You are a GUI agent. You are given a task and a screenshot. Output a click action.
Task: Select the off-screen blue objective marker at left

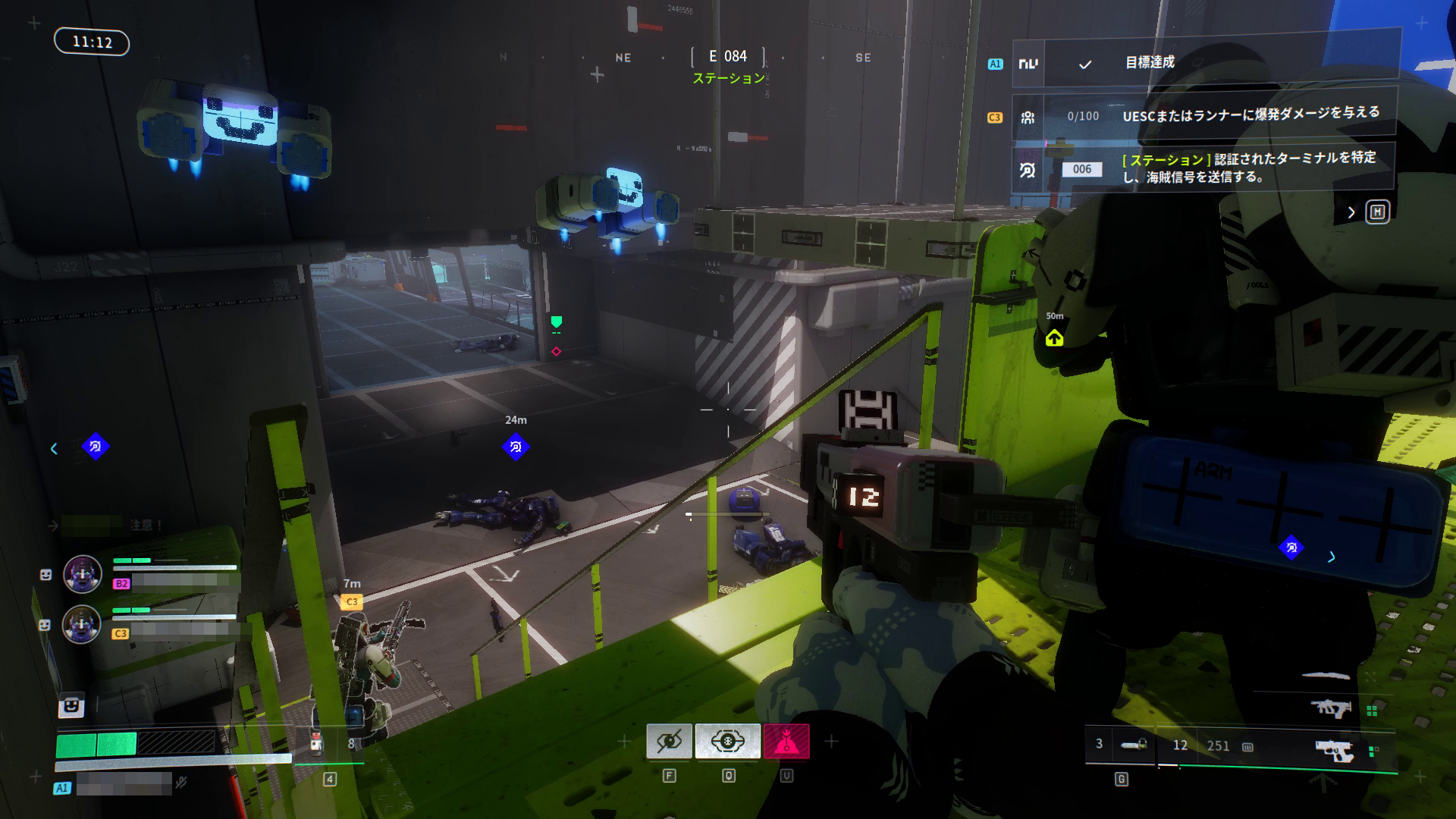pos(95,447)
